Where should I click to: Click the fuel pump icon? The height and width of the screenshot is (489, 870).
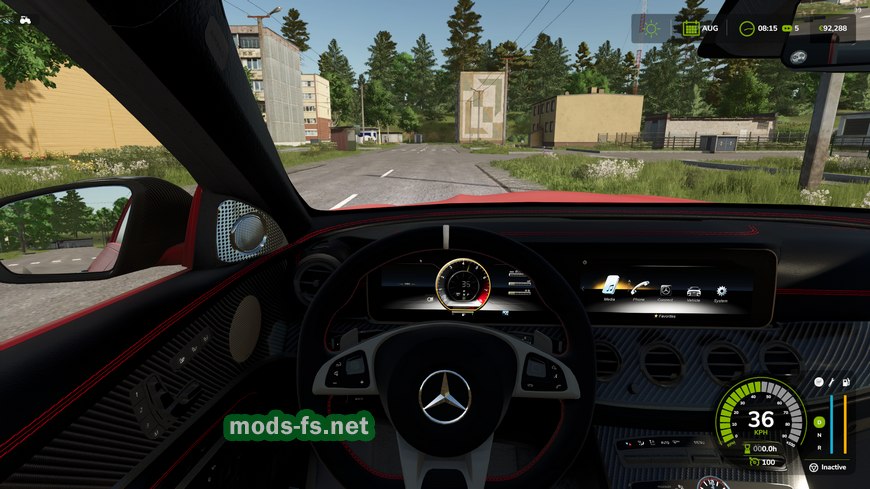tap(845, 382)
